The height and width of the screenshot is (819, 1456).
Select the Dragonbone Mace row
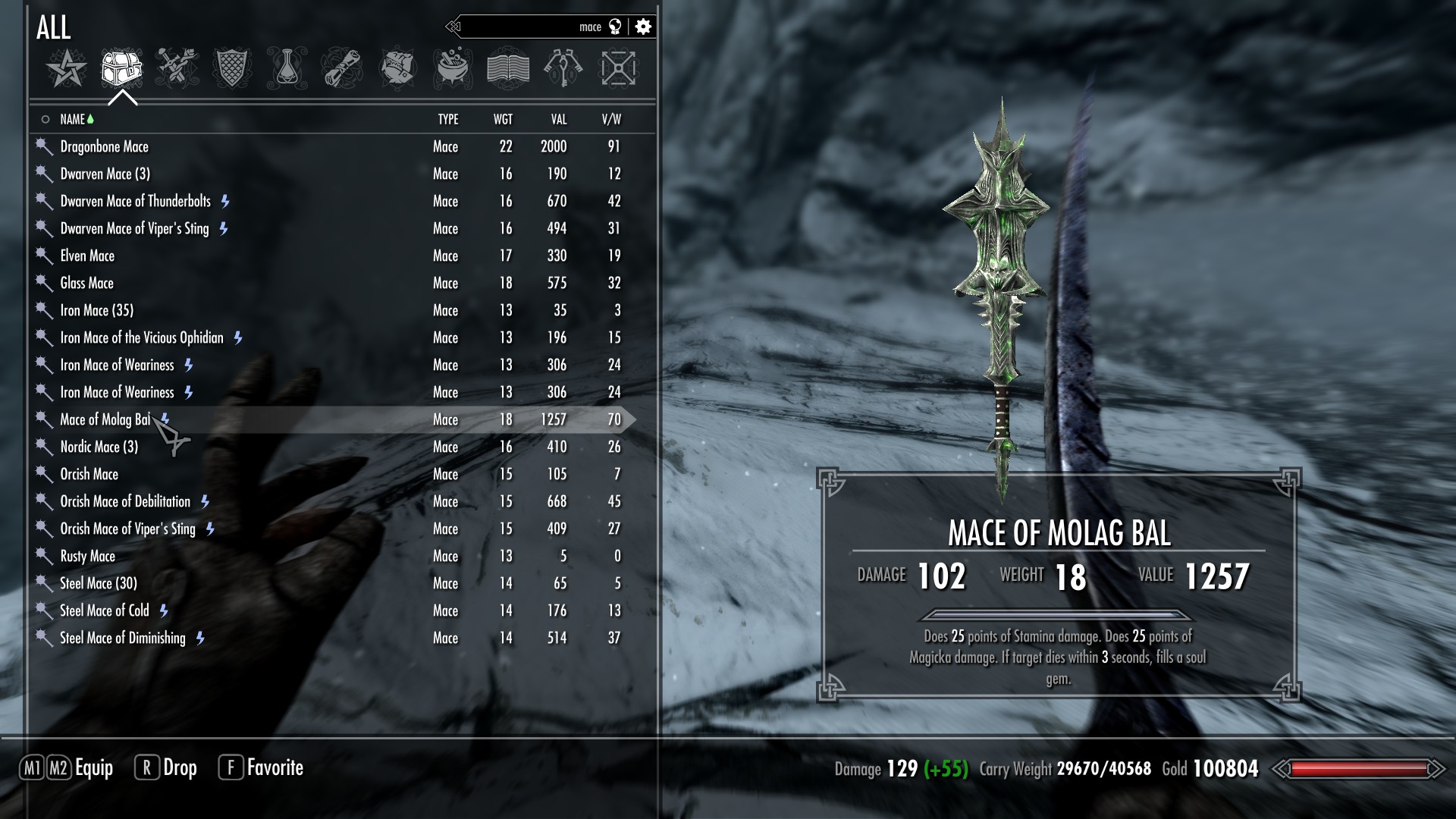pyautogui.click(x=105, y=146)
